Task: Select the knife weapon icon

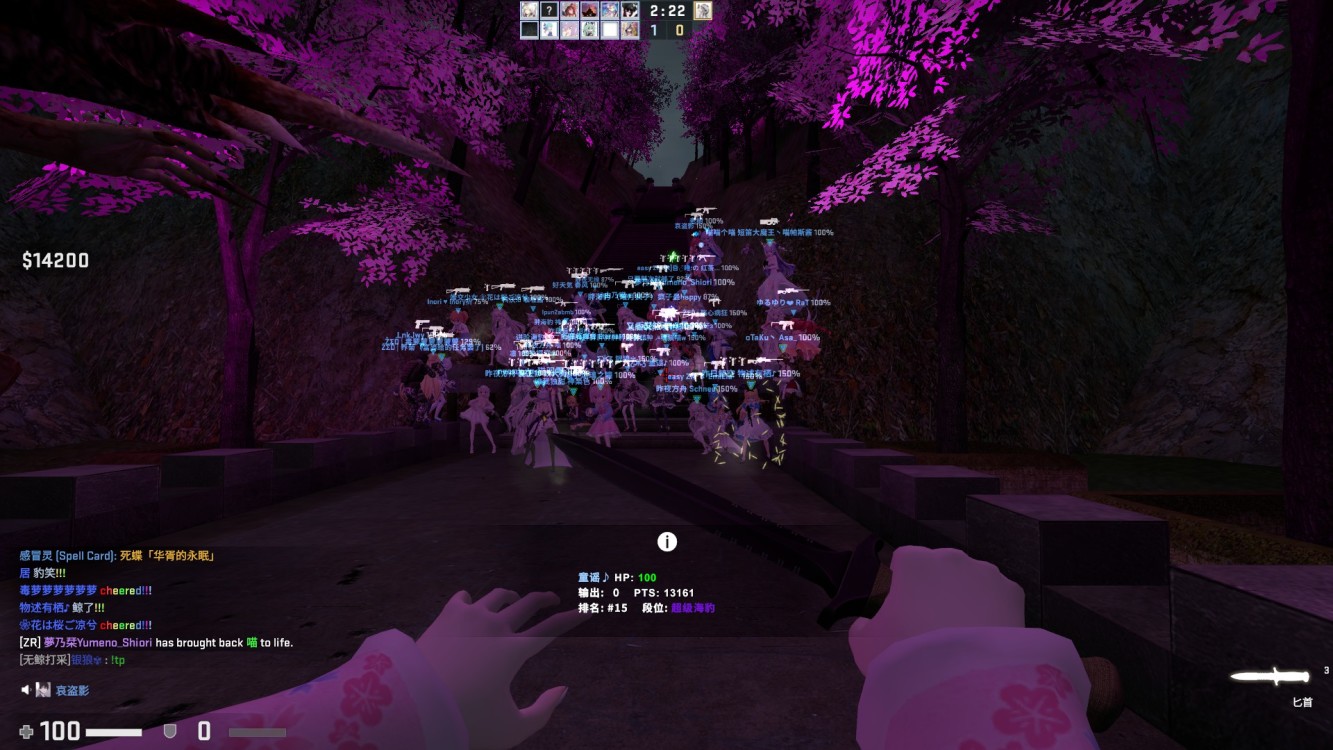Action: [x=1269, y=677]
